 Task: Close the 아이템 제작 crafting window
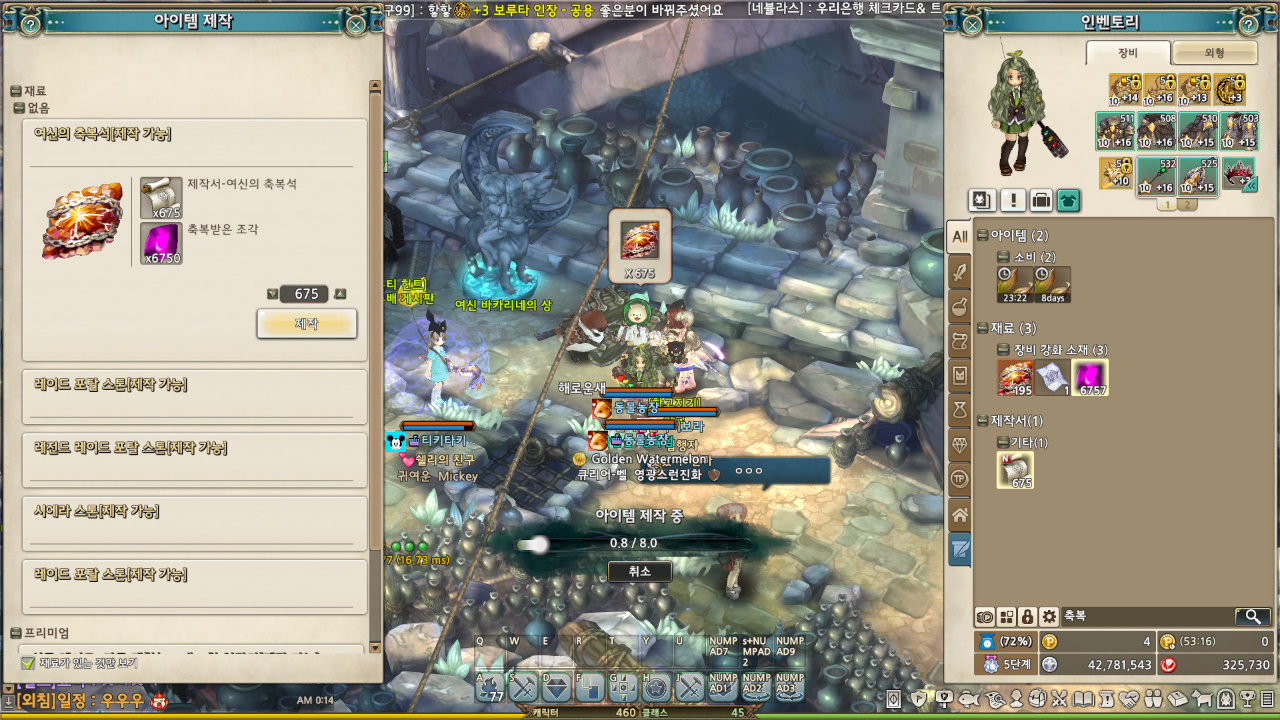coord(355,24)
